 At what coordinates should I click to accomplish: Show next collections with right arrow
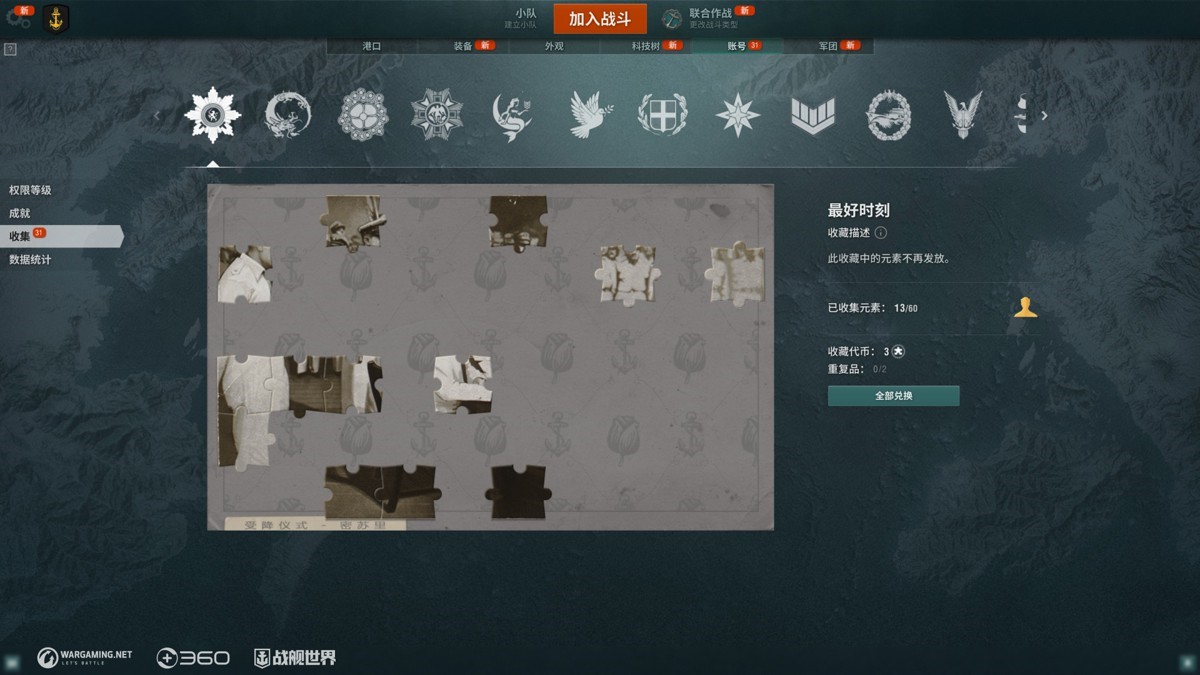[x=1044, y=116]
